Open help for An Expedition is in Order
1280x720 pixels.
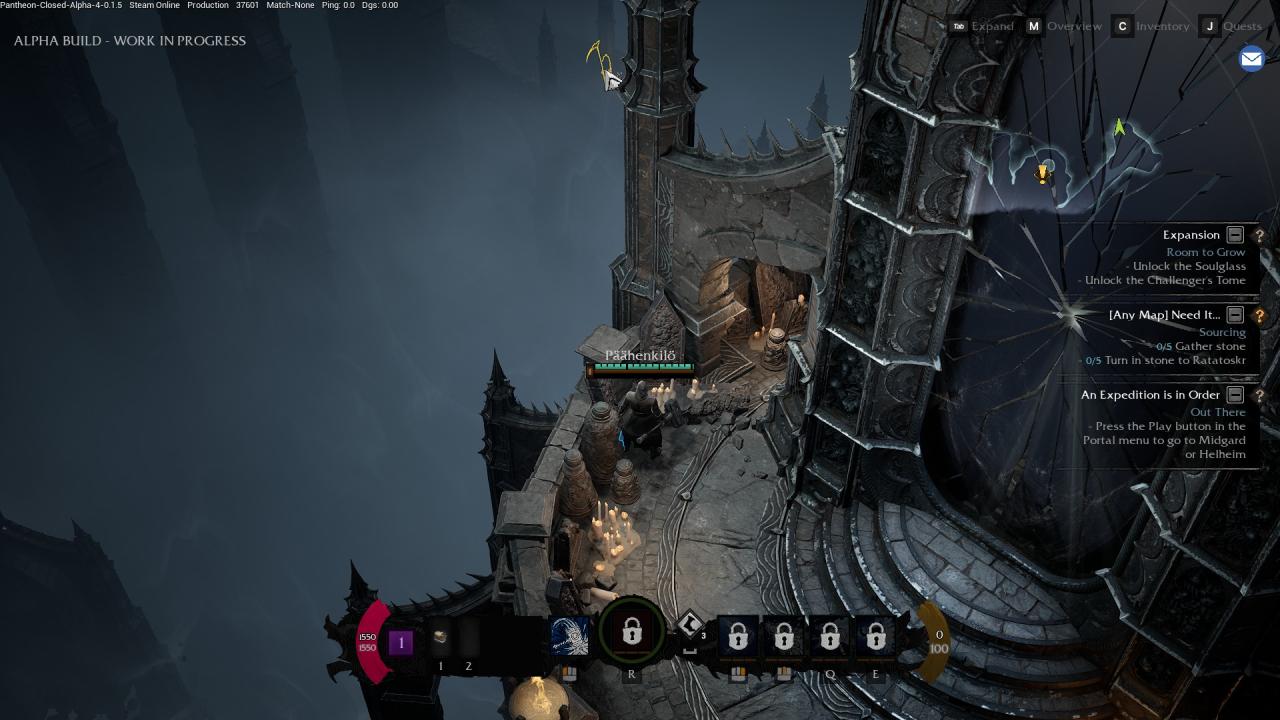pos(1259,396)
